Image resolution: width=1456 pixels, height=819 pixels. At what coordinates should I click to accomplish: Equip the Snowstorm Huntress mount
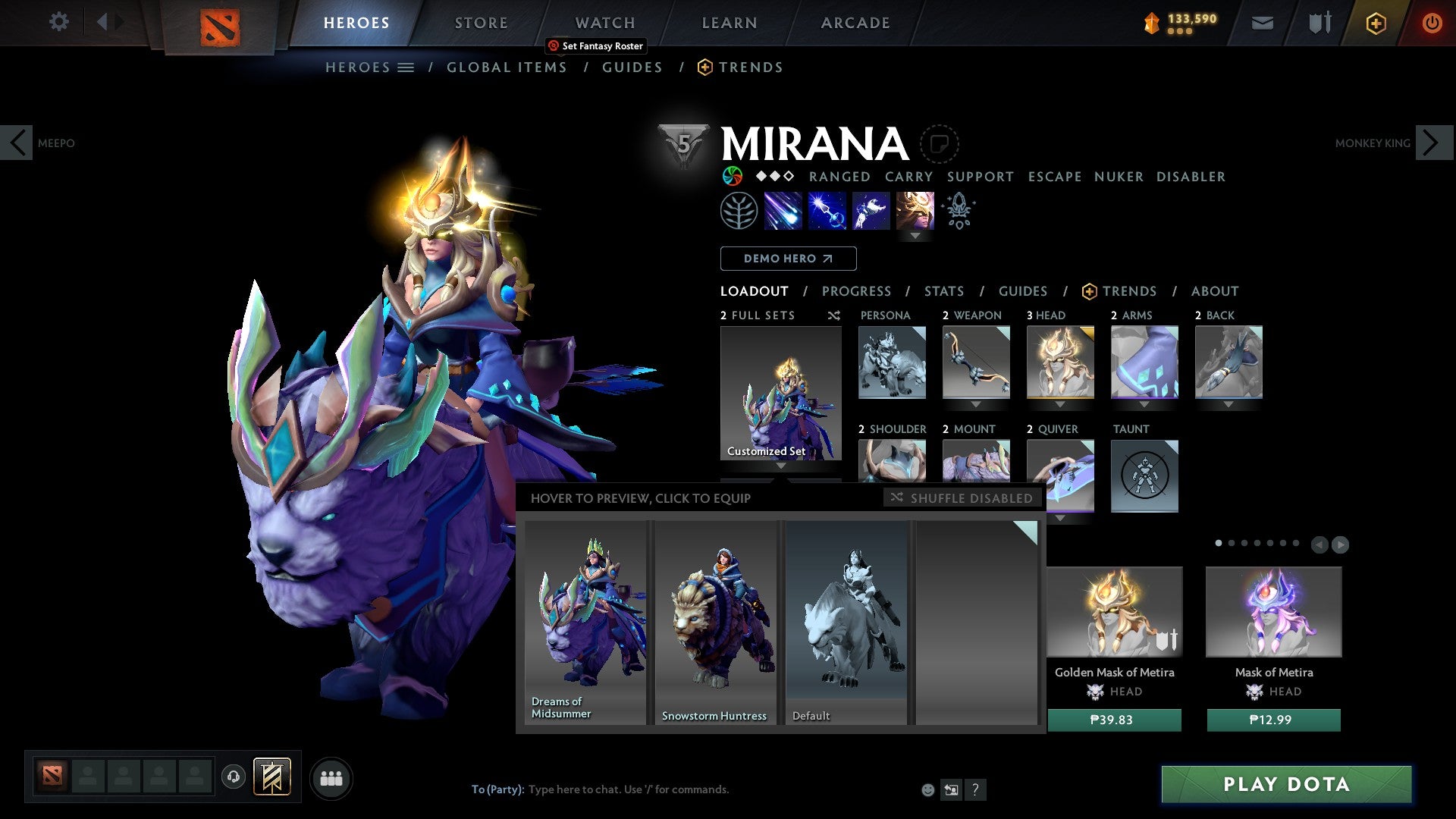(714, 618)
